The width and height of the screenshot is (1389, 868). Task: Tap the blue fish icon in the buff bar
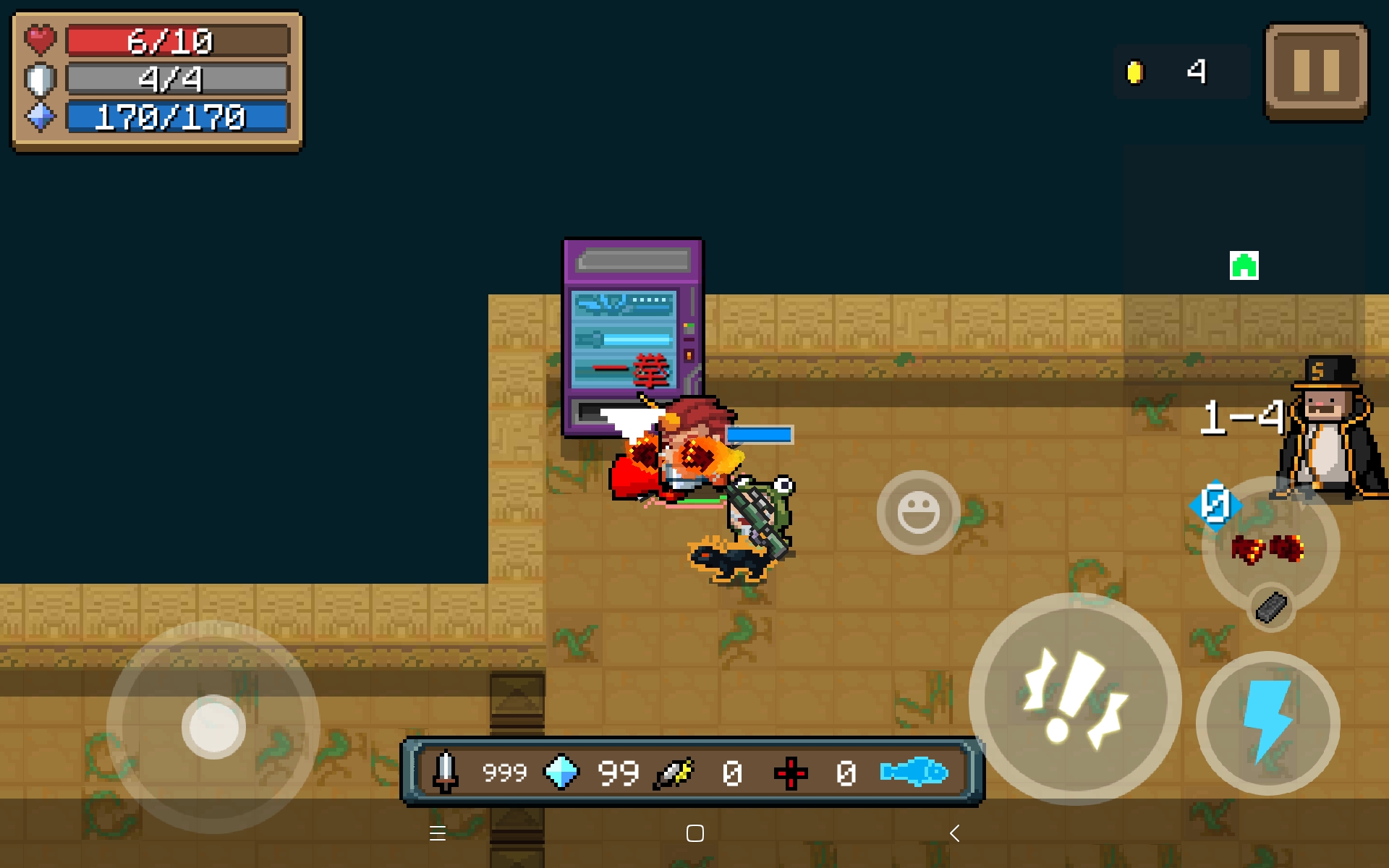pyautogui.click(x=914, y=773)
